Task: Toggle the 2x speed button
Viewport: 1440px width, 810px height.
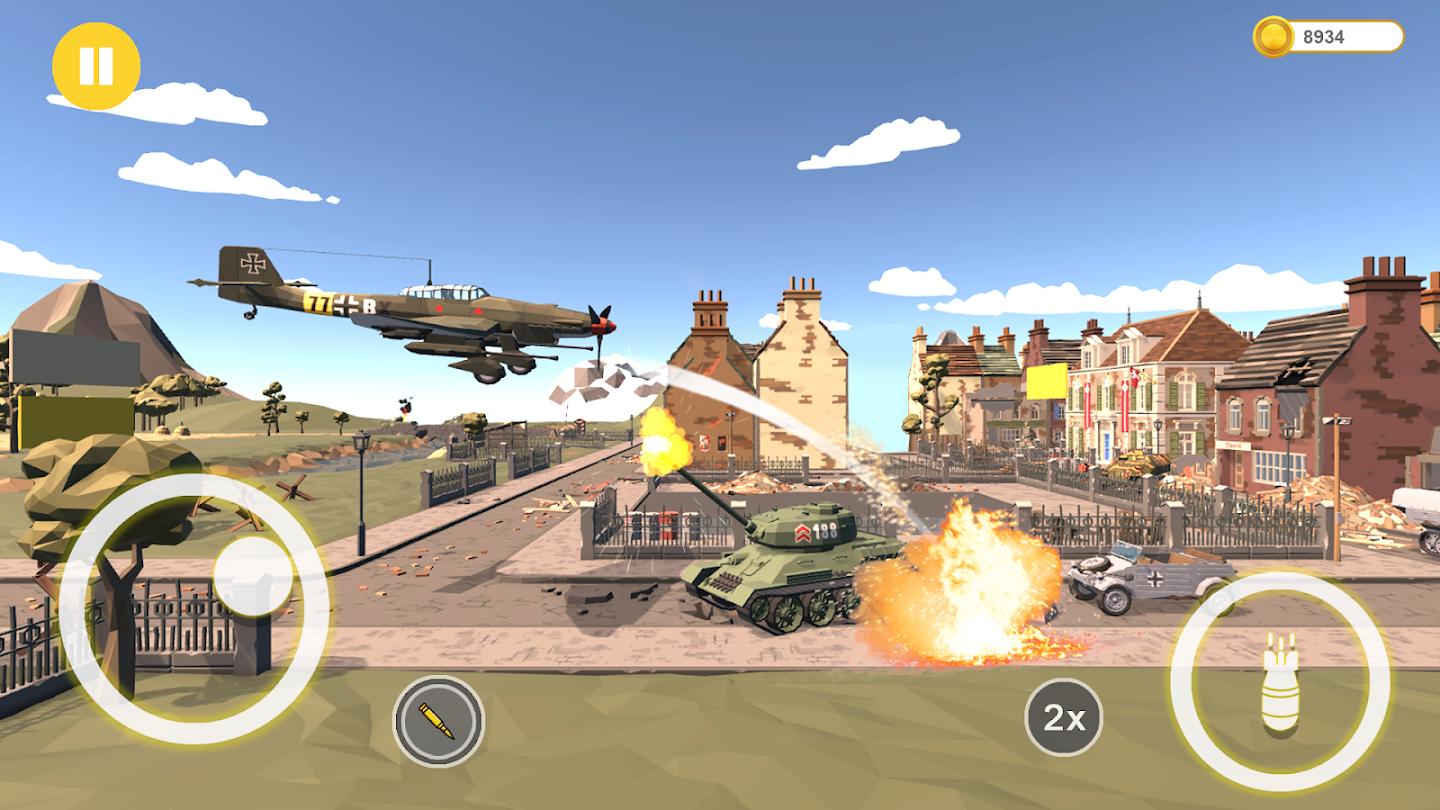Action: point(1063,717)
